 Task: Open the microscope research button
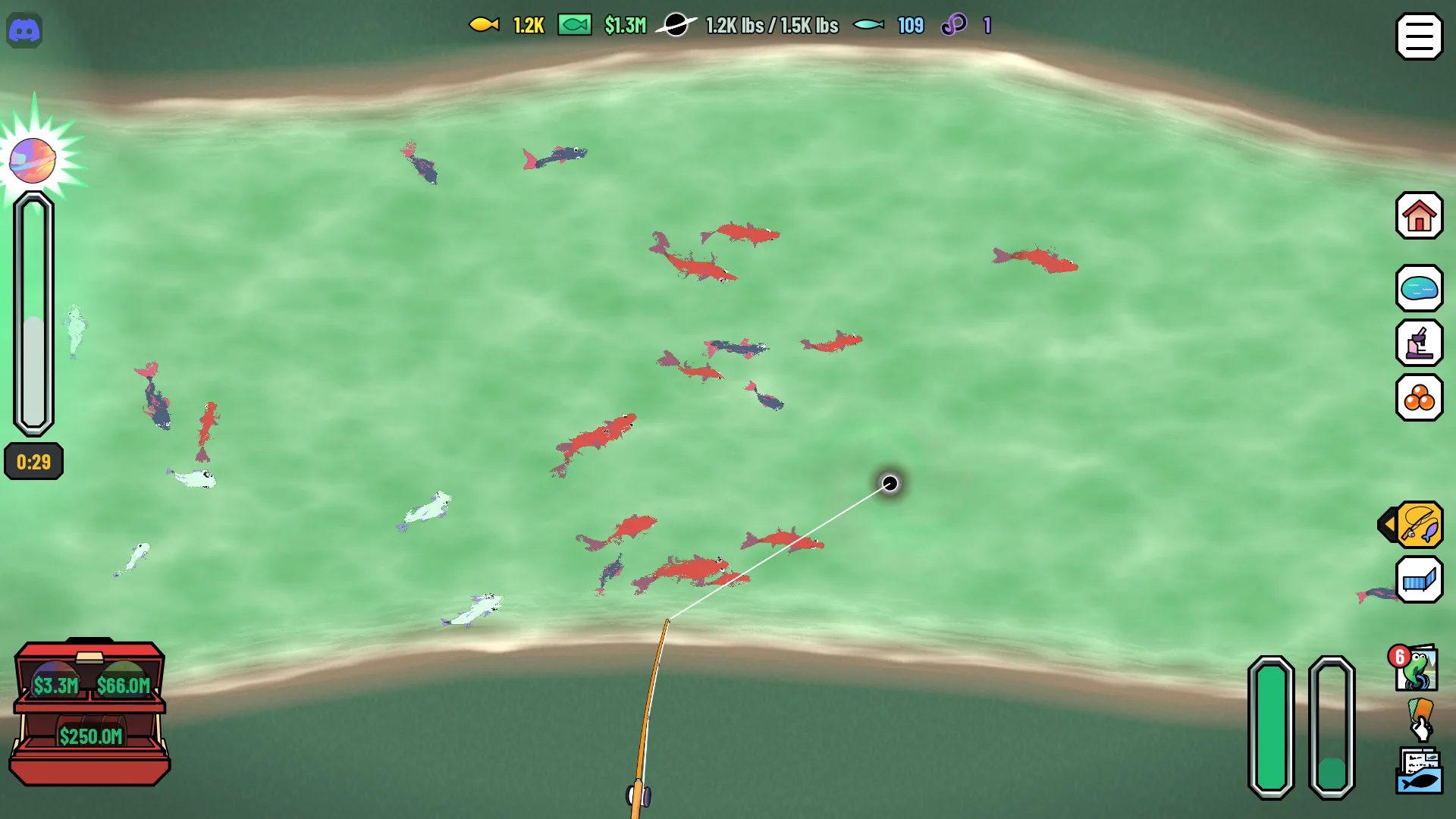click(x=1419, y=343)
